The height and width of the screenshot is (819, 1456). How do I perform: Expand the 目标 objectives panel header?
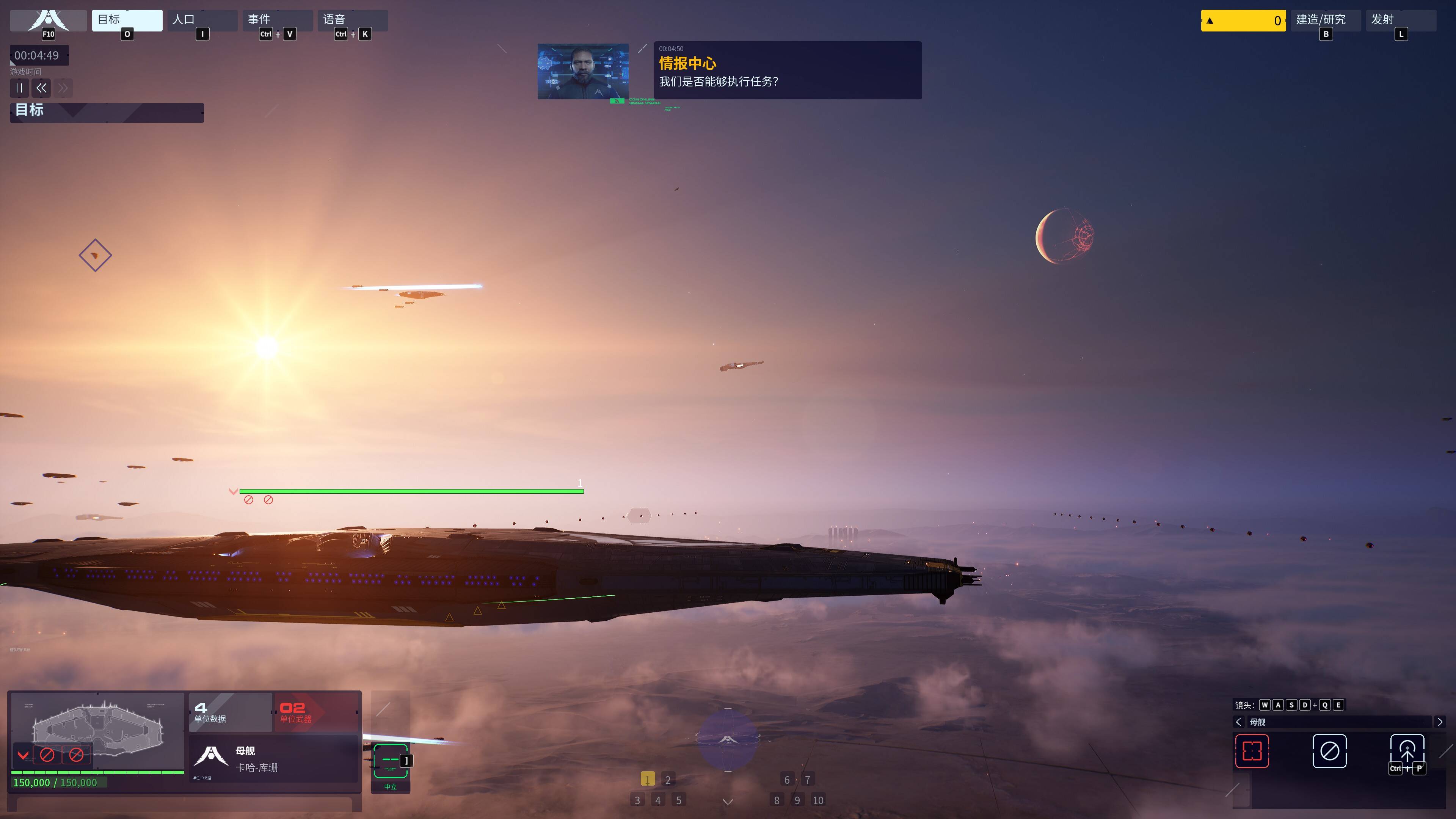pyautogui.click(x=106, y=112)
